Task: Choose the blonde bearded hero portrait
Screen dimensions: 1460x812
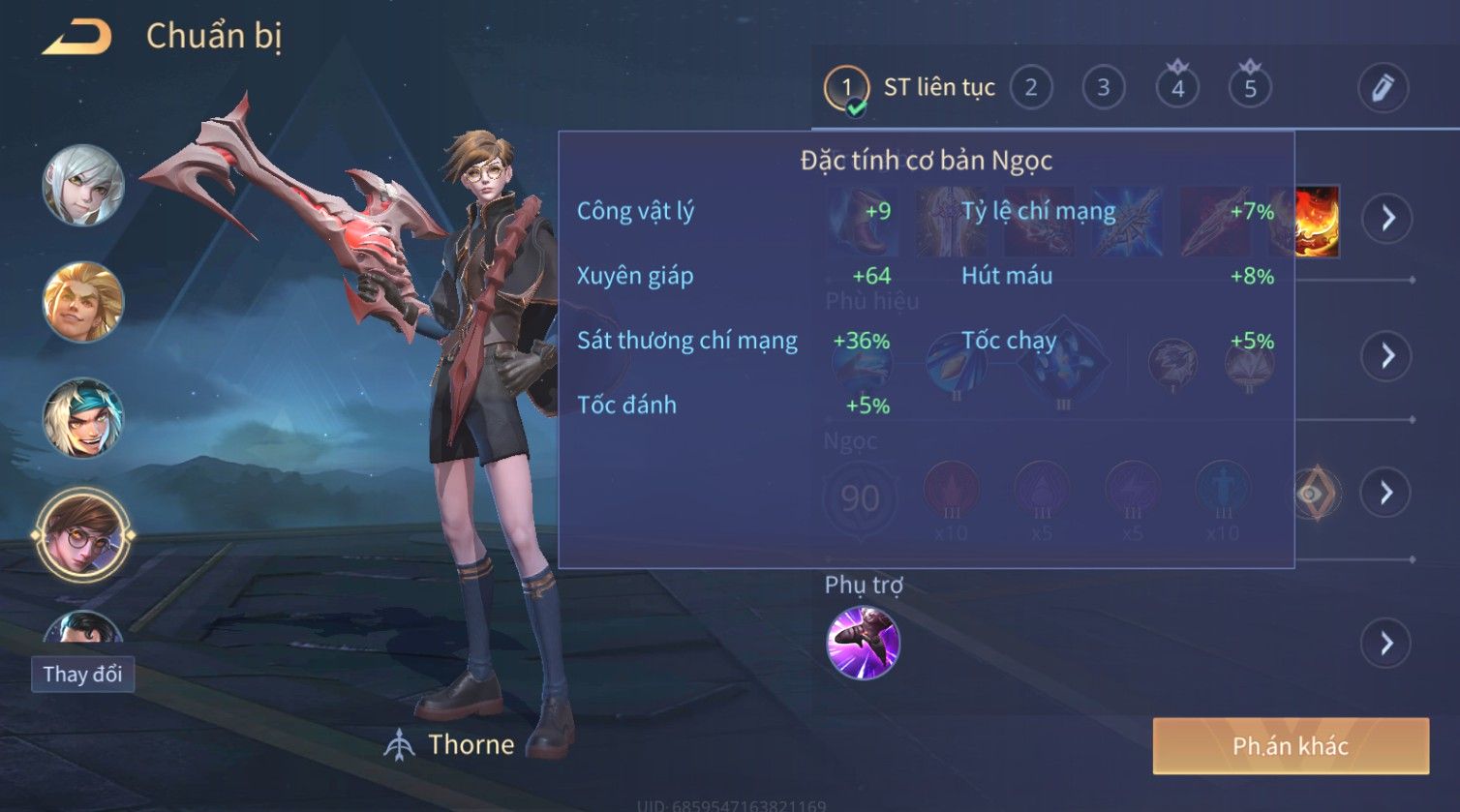Action: pos(83,302)
